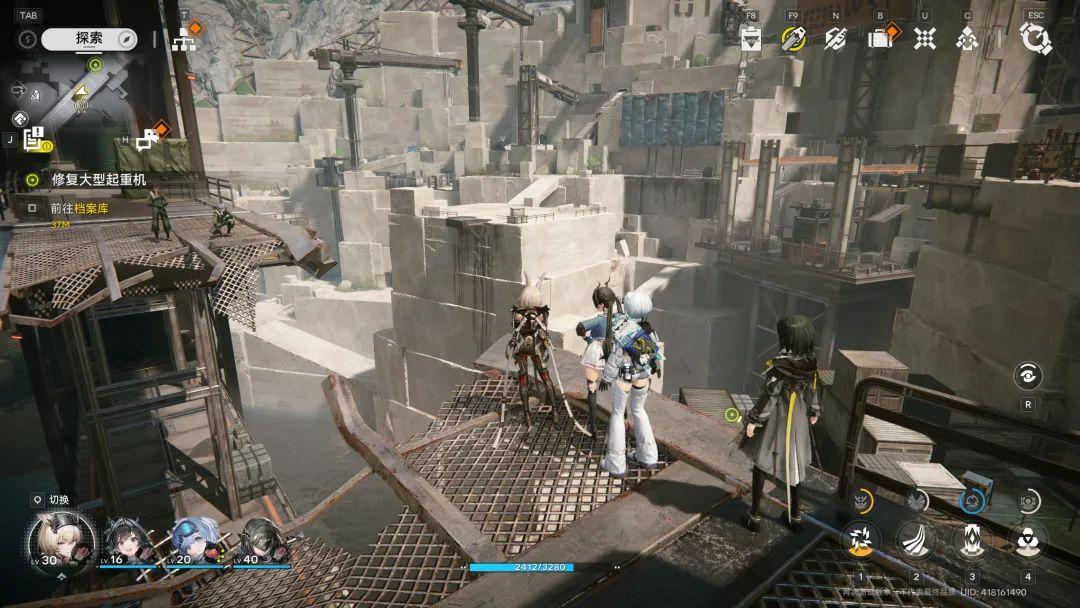Open the mission log document icon
1080x608 pixels.
tap(35, 139)
